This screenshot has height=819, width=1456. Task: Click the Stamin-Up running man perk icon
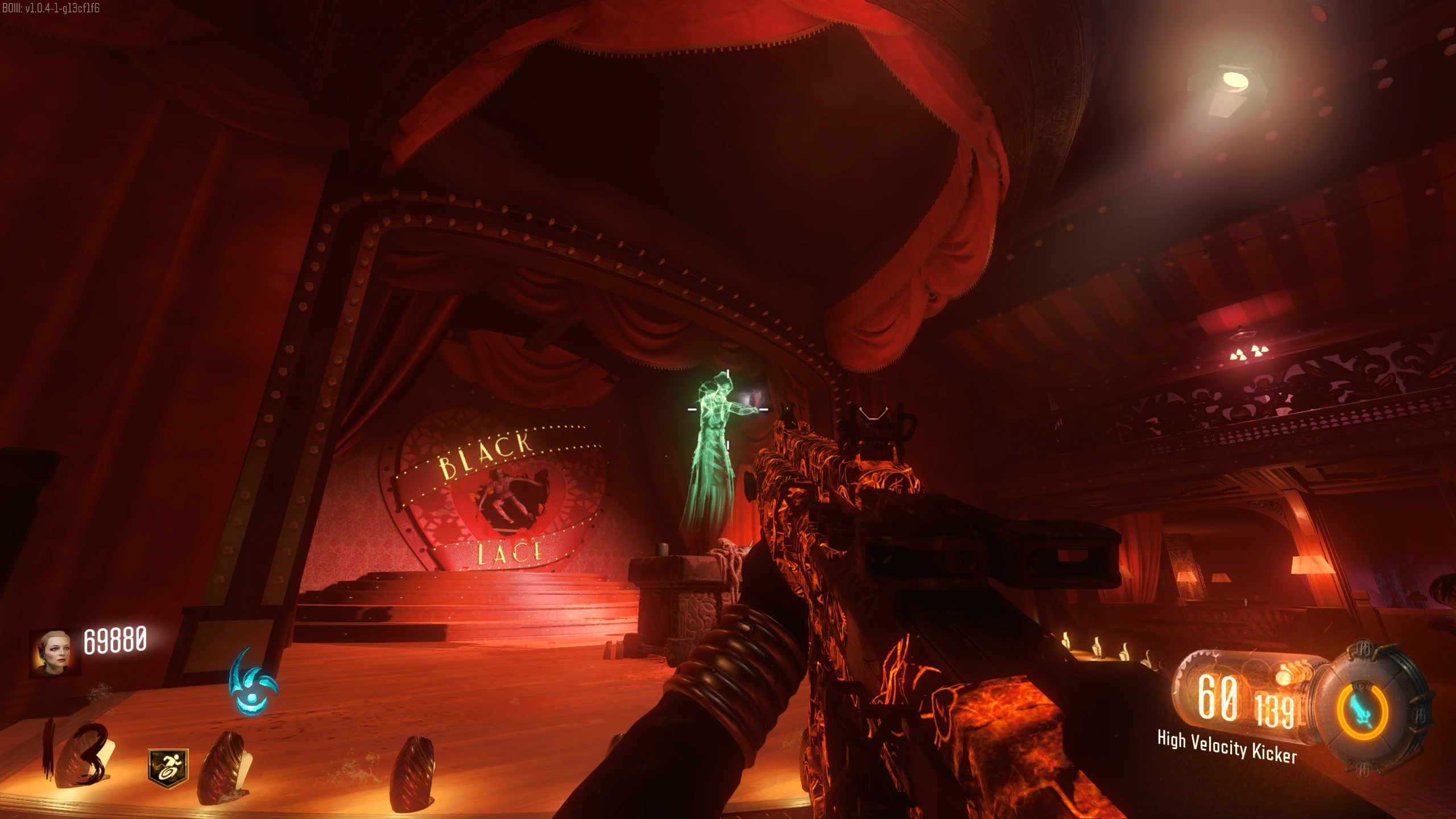click(x=168, y=768)
